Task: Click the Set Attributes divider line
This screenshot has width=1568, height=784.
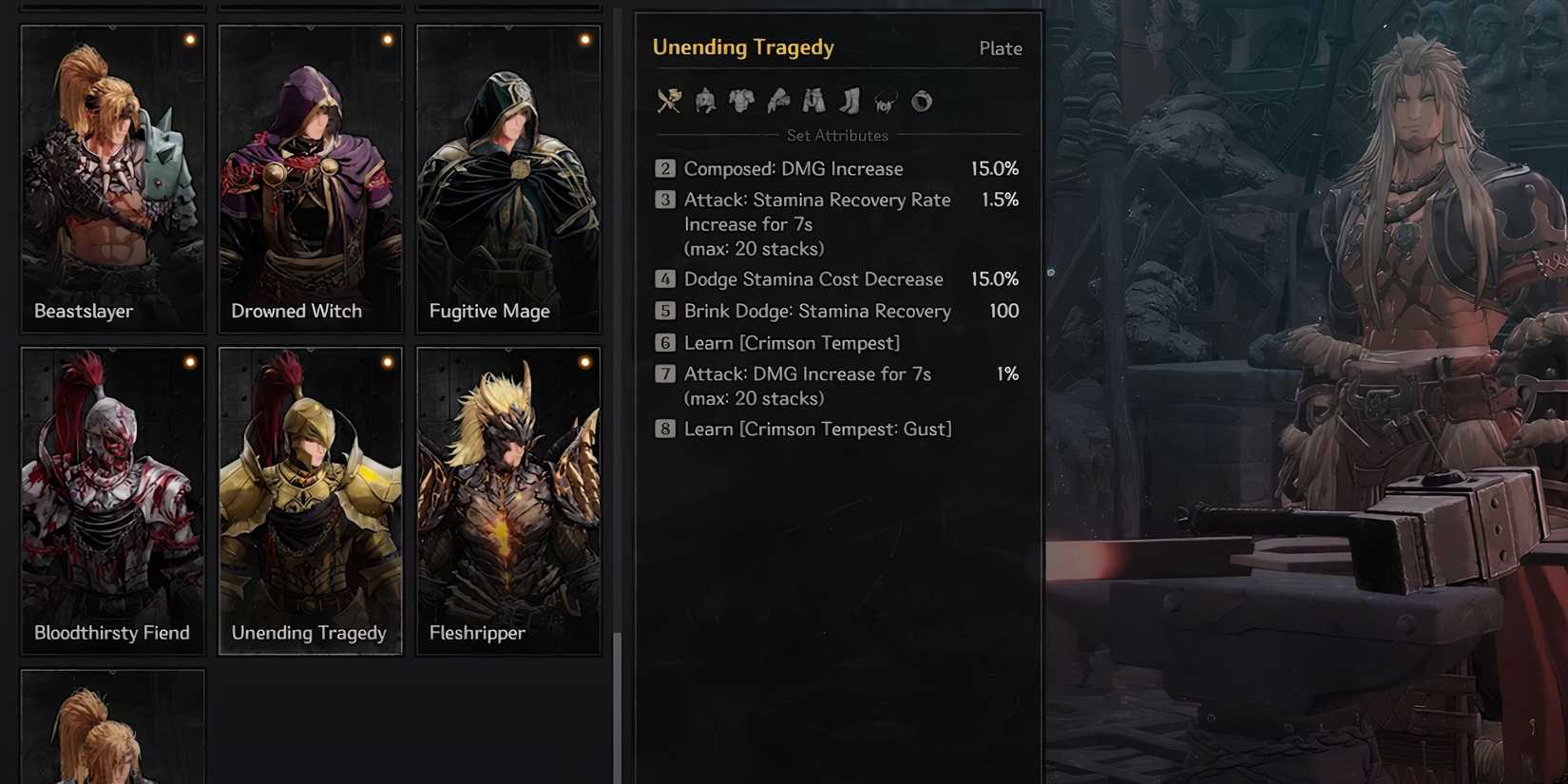Action: pos(836,135)
